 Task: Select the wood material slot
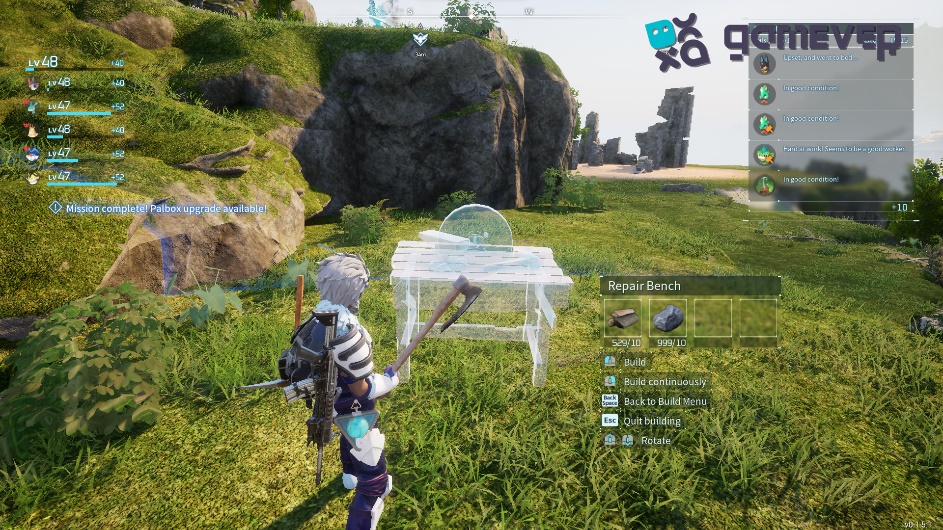point(623,319)
